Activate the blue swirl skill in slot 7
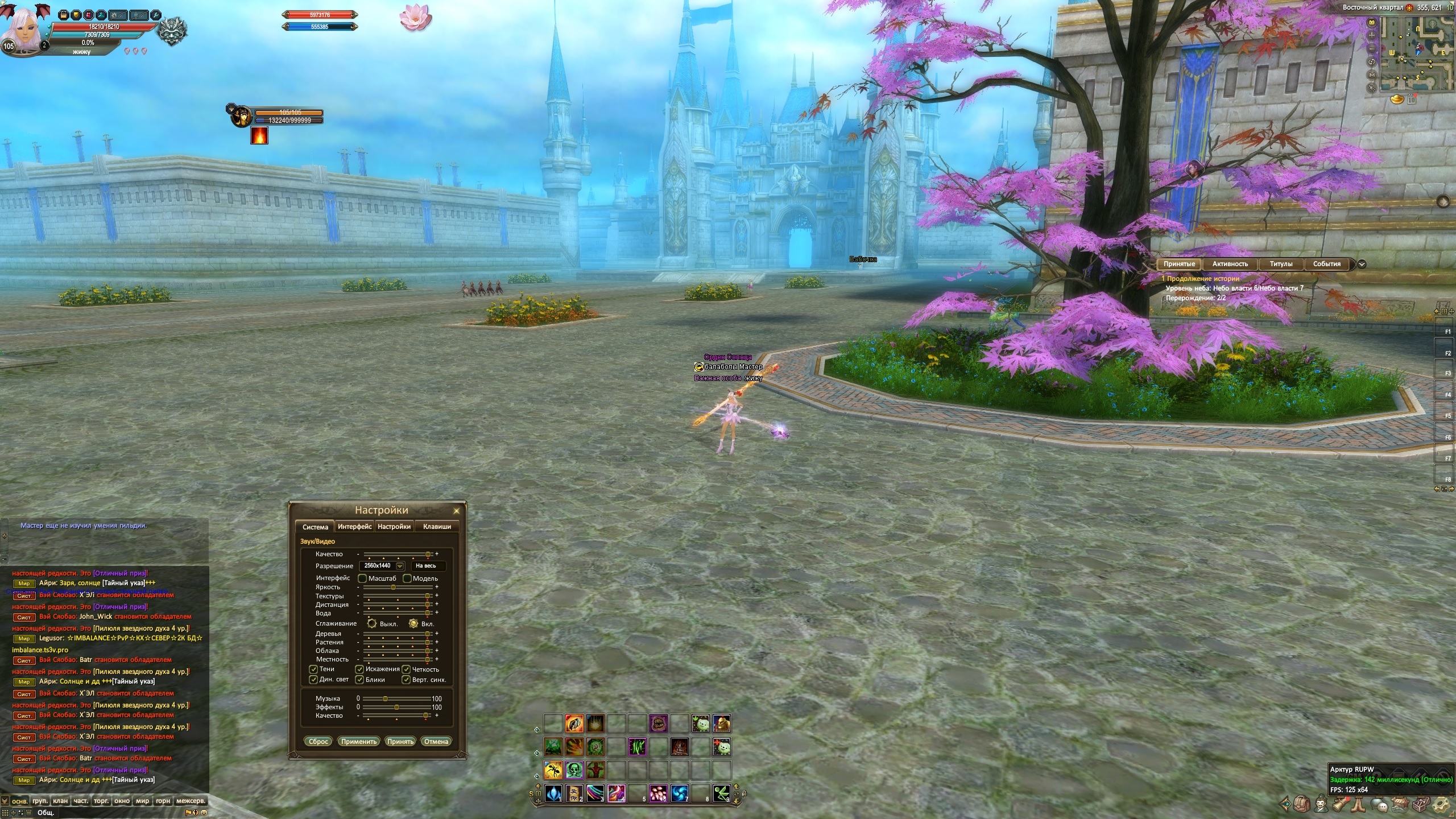This screenshot has width=1456, height=819. coord(679,793)
